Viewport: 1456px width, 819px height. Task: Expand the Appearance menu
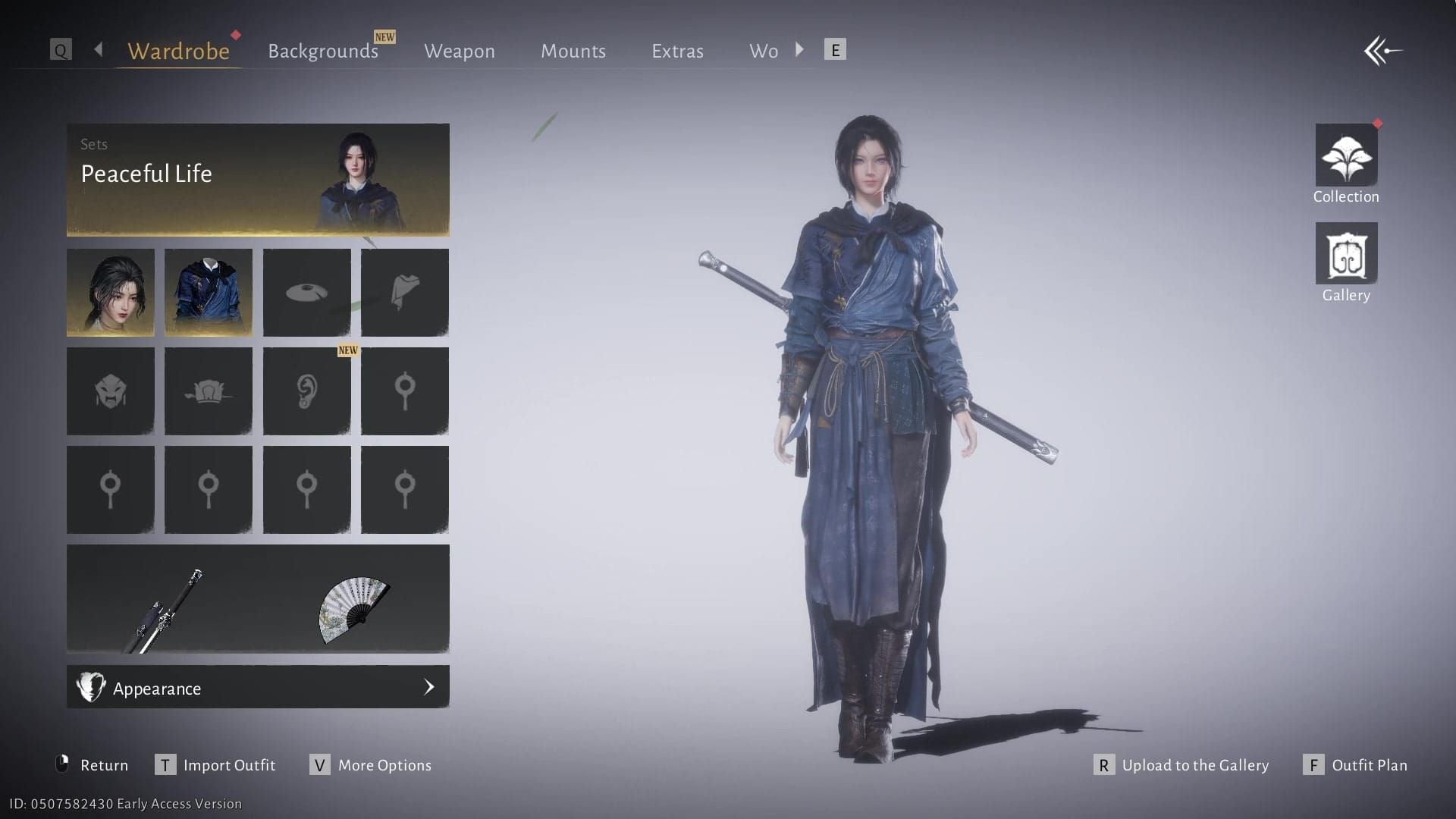(x=258, y=687)
